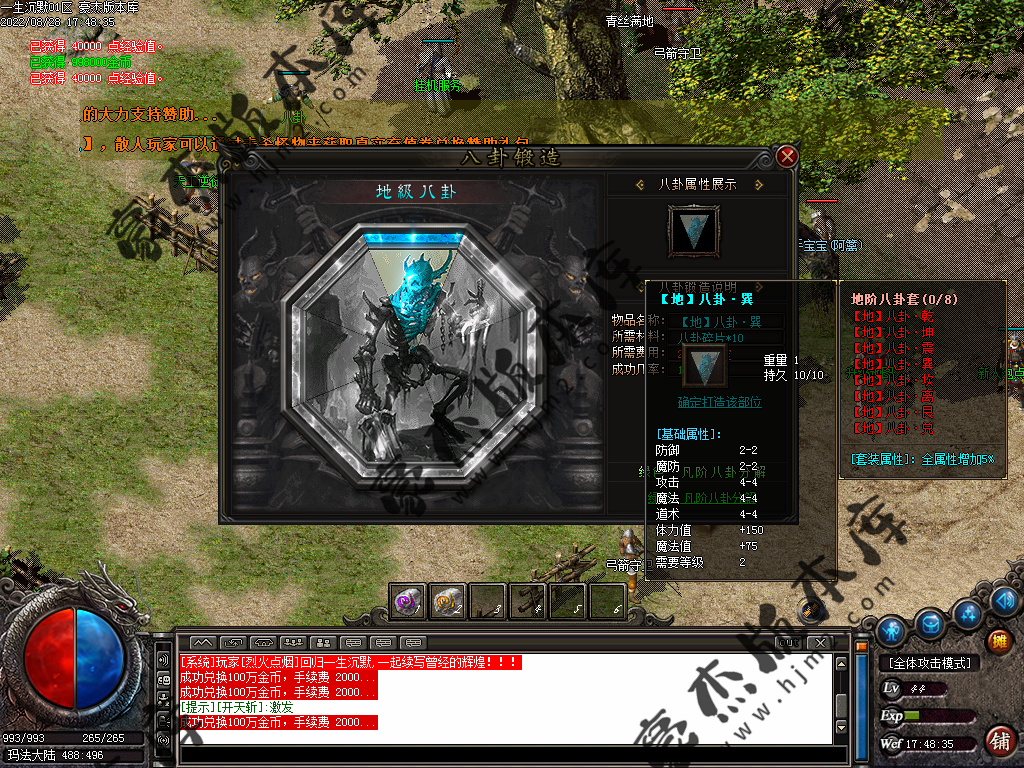Click the 确定打造该部位 confirm forge link
This screenshot has height=768, width=1024.
(x=719, y=402)
